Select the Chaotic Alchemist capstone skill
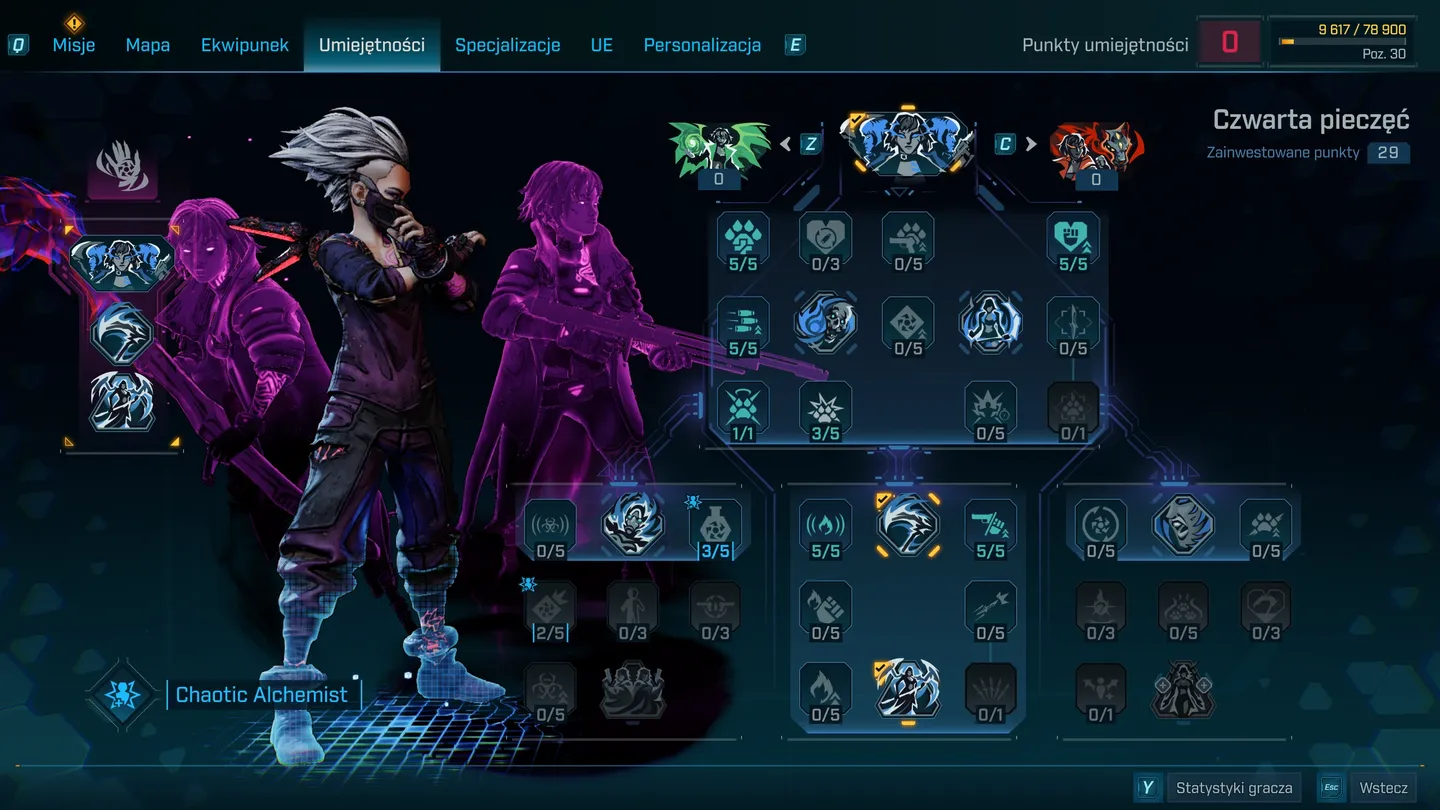The height and width of the screenshot is (810, 1440). pos(120,693)
